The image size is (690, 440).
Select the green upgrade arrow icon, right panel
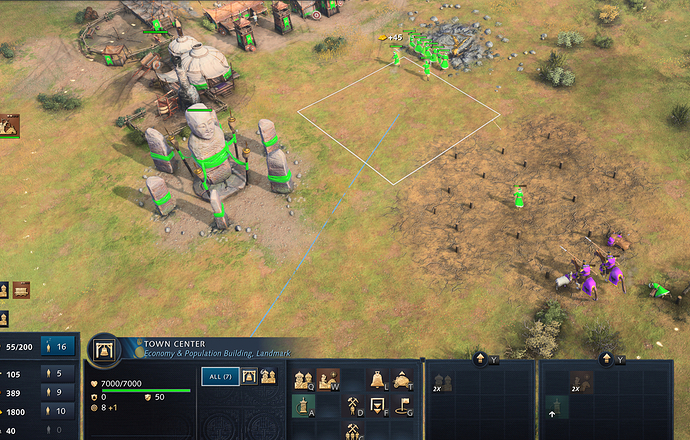(x=555, y=408)
